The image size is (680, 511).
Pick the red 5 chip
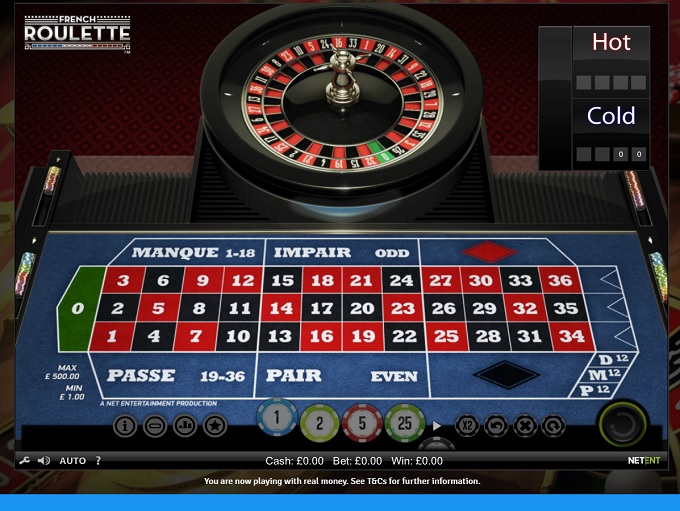(x=363, y=423)
